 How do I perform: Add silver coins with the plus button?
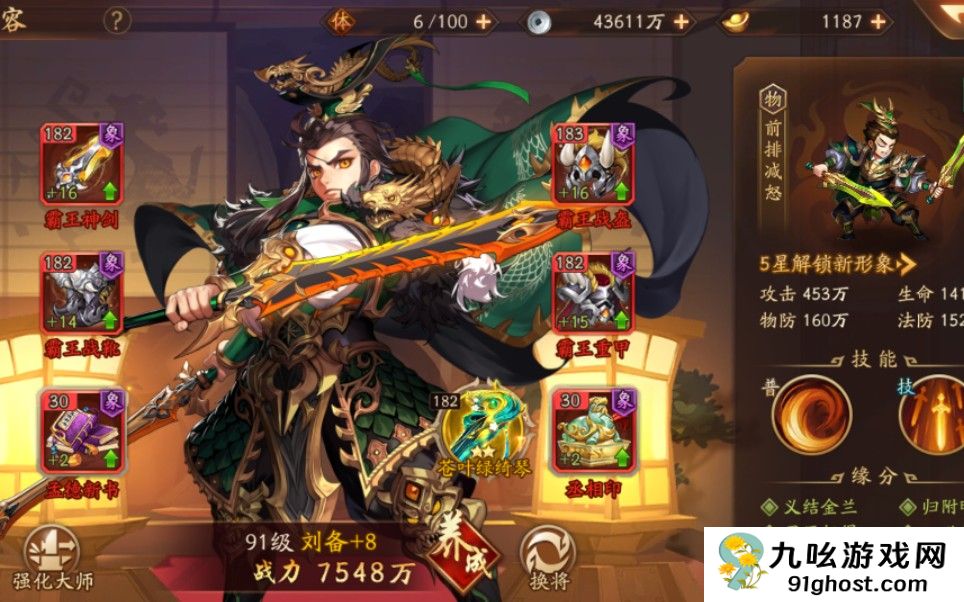pos(682,21)
